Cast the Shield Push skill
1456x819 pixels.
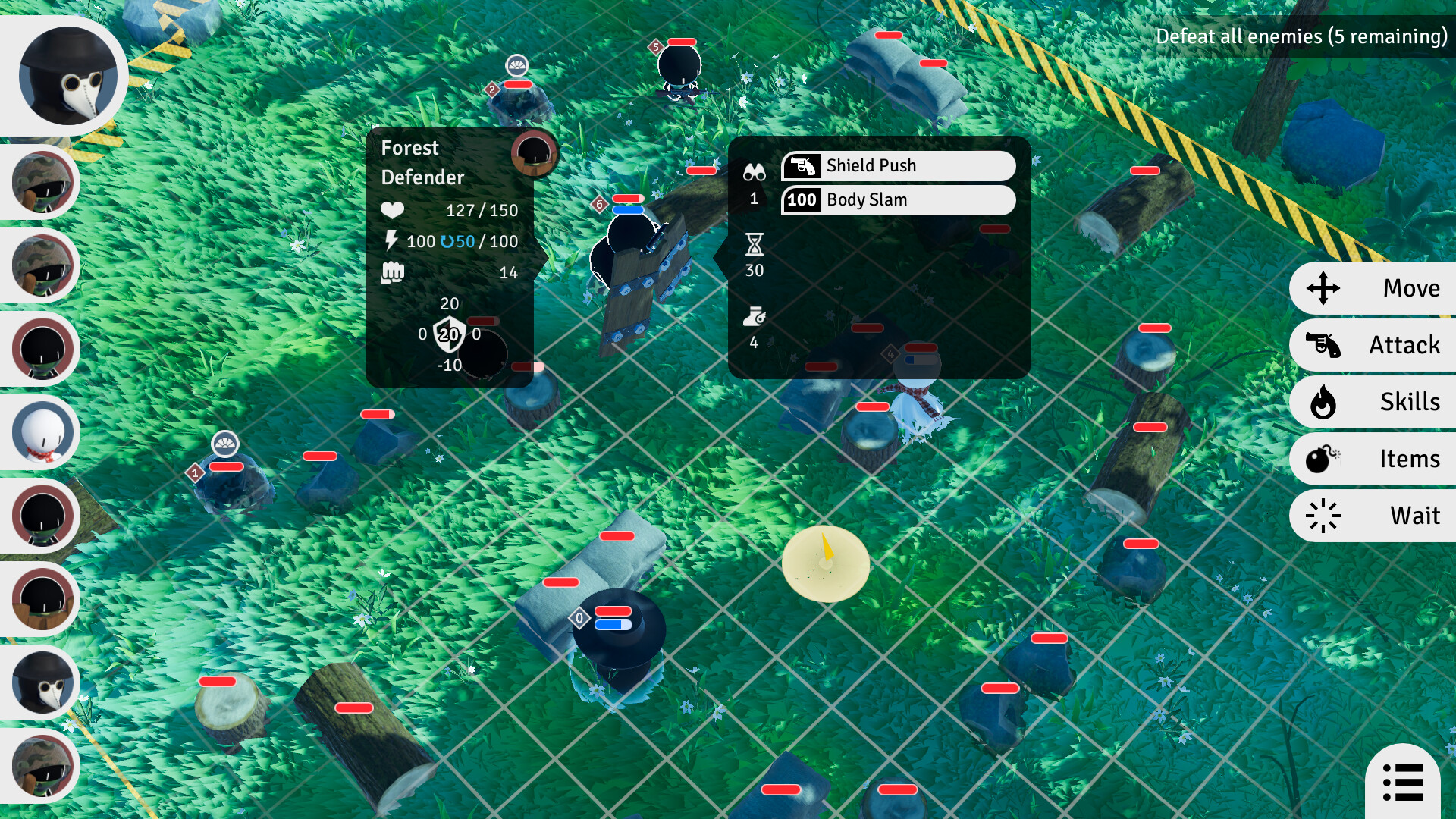click(899, 165)
